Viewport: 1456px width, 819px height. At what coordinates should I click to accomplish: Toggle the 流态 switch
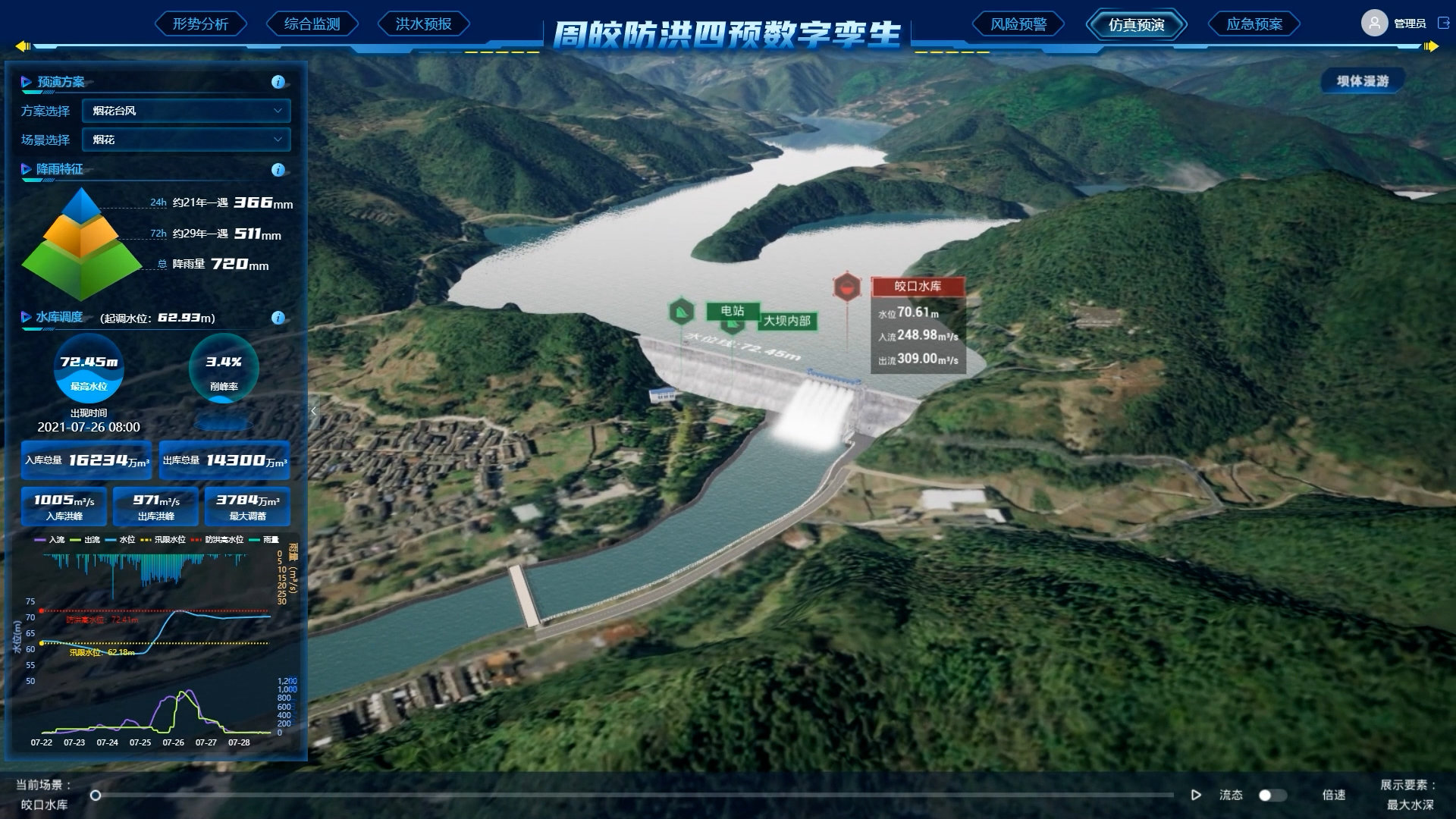tap(1272, 795)
